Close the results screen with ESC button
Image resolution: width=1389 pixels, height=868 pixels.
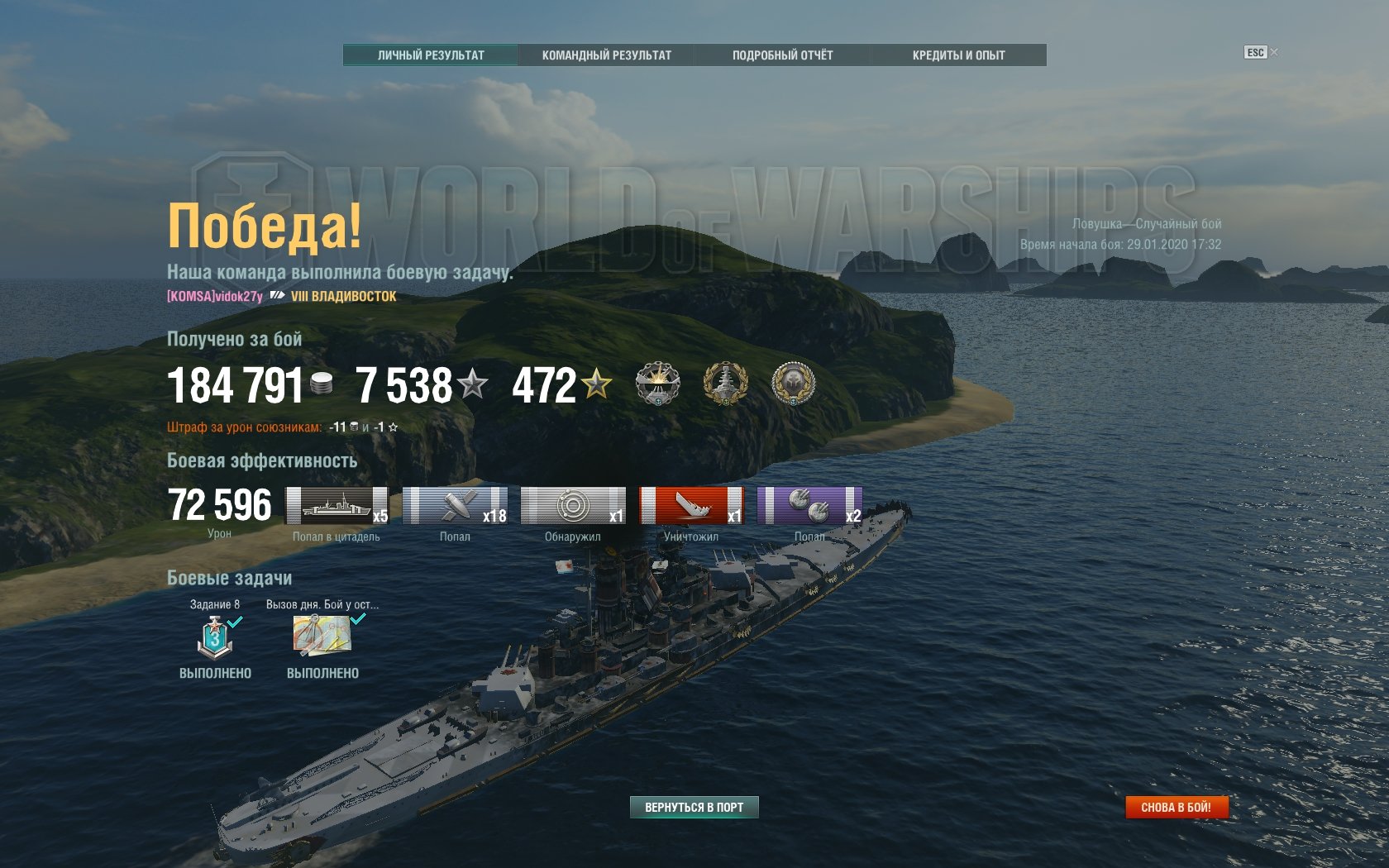(x=1255, y=52)
